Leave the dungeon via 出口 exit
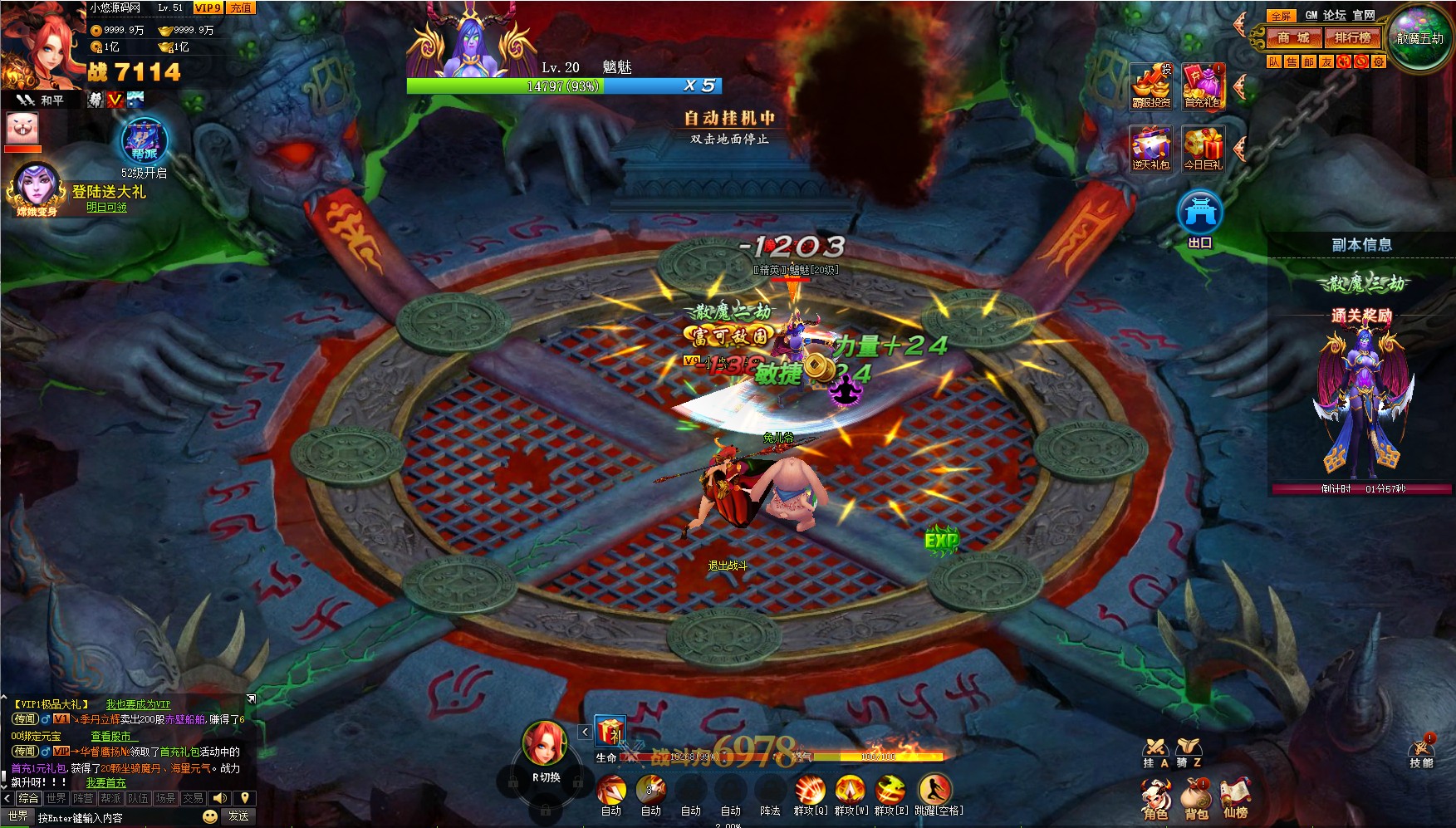 1199,218
